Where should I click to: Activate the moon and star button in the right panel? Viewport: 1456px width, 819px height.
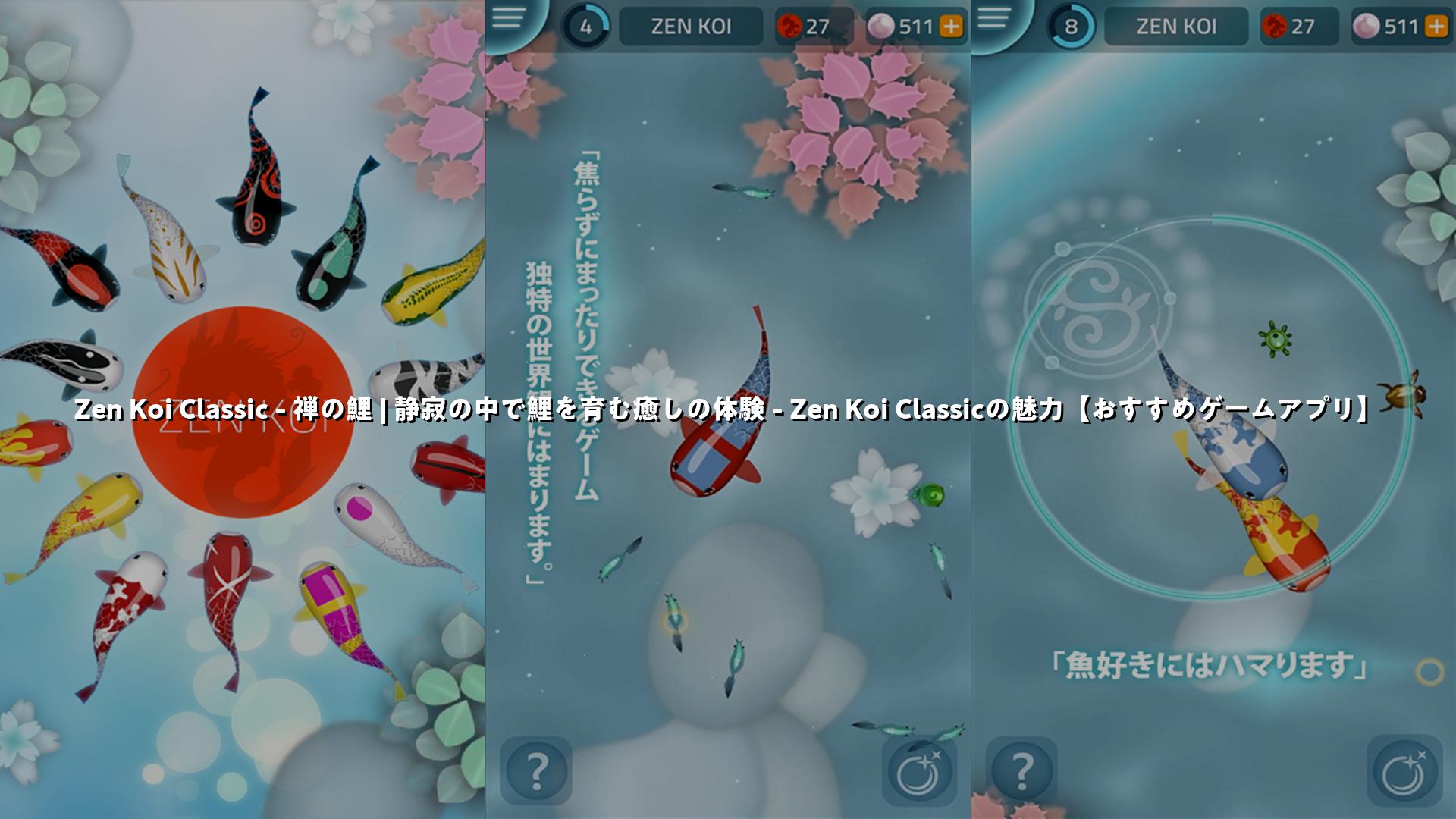1405,770
